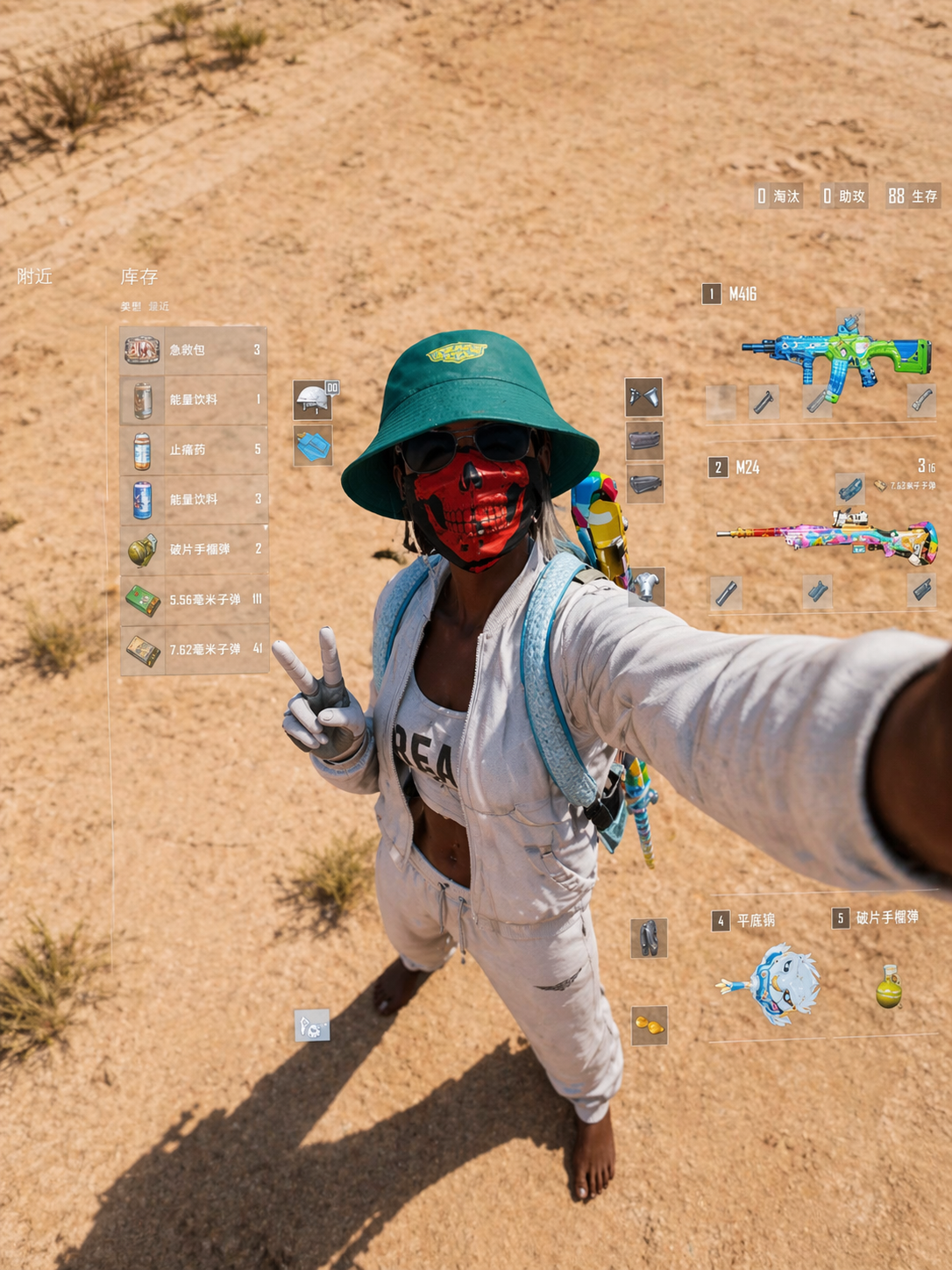
Task: Select the shoes equipment slot
Action: [649, 938]
